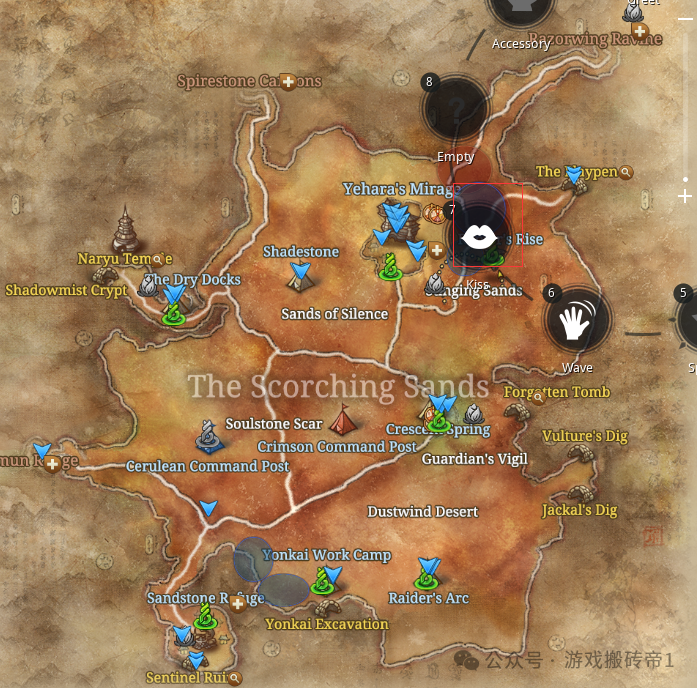Image resolution: width=697 pixels, height=688 pixels.
Task: Click the Shadowmist Crypt location label
Action: [x=66, y=290]
